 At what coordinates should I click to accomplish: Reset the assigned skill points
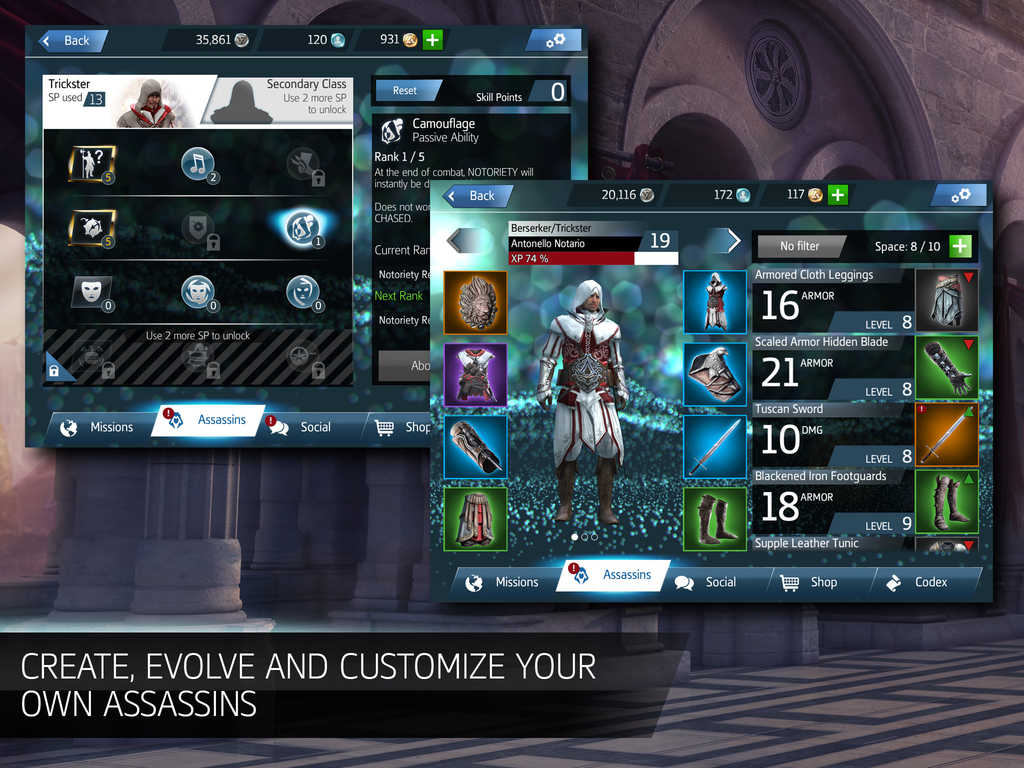tap(405, 91)
